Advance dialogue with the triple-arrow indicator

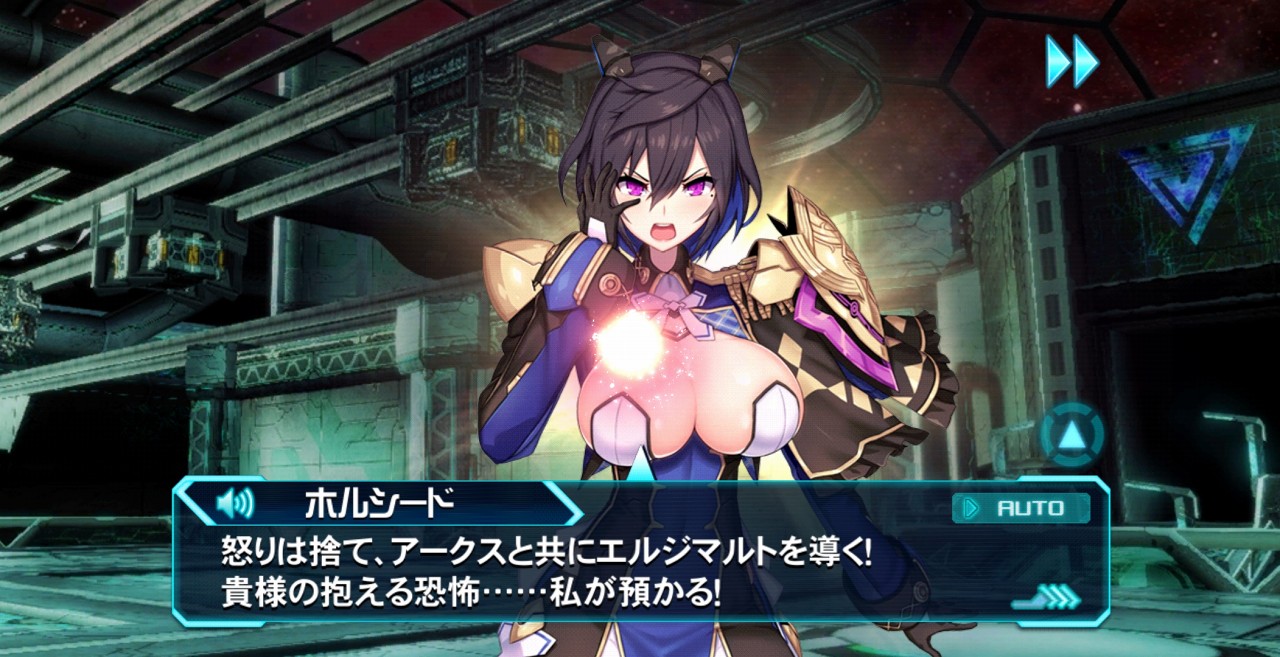1047,598
